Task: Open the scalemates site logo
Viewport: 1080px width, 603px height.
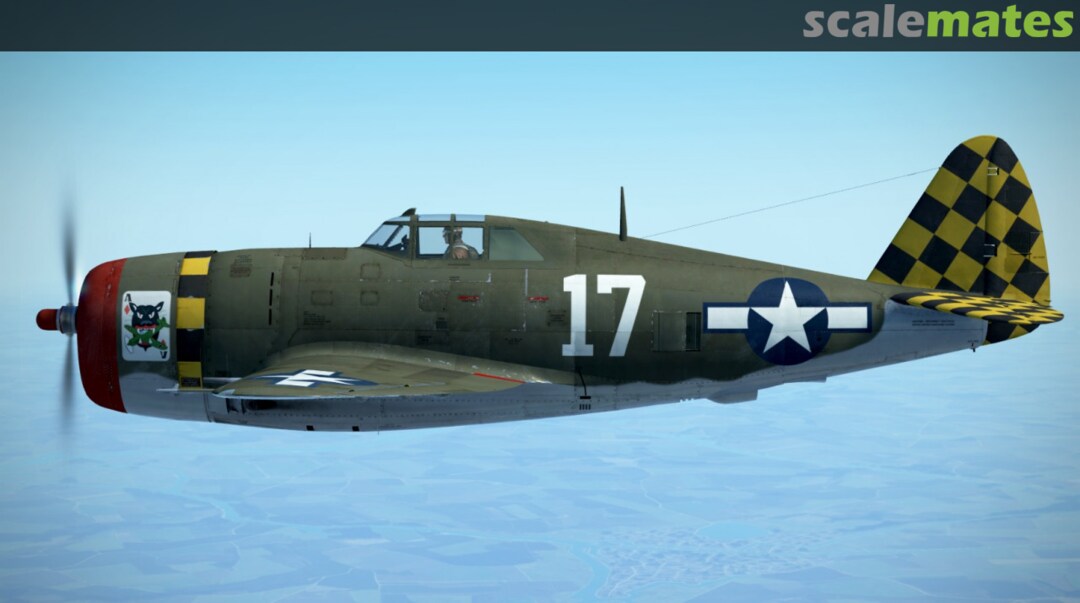Action: click(x=937, y=22)
